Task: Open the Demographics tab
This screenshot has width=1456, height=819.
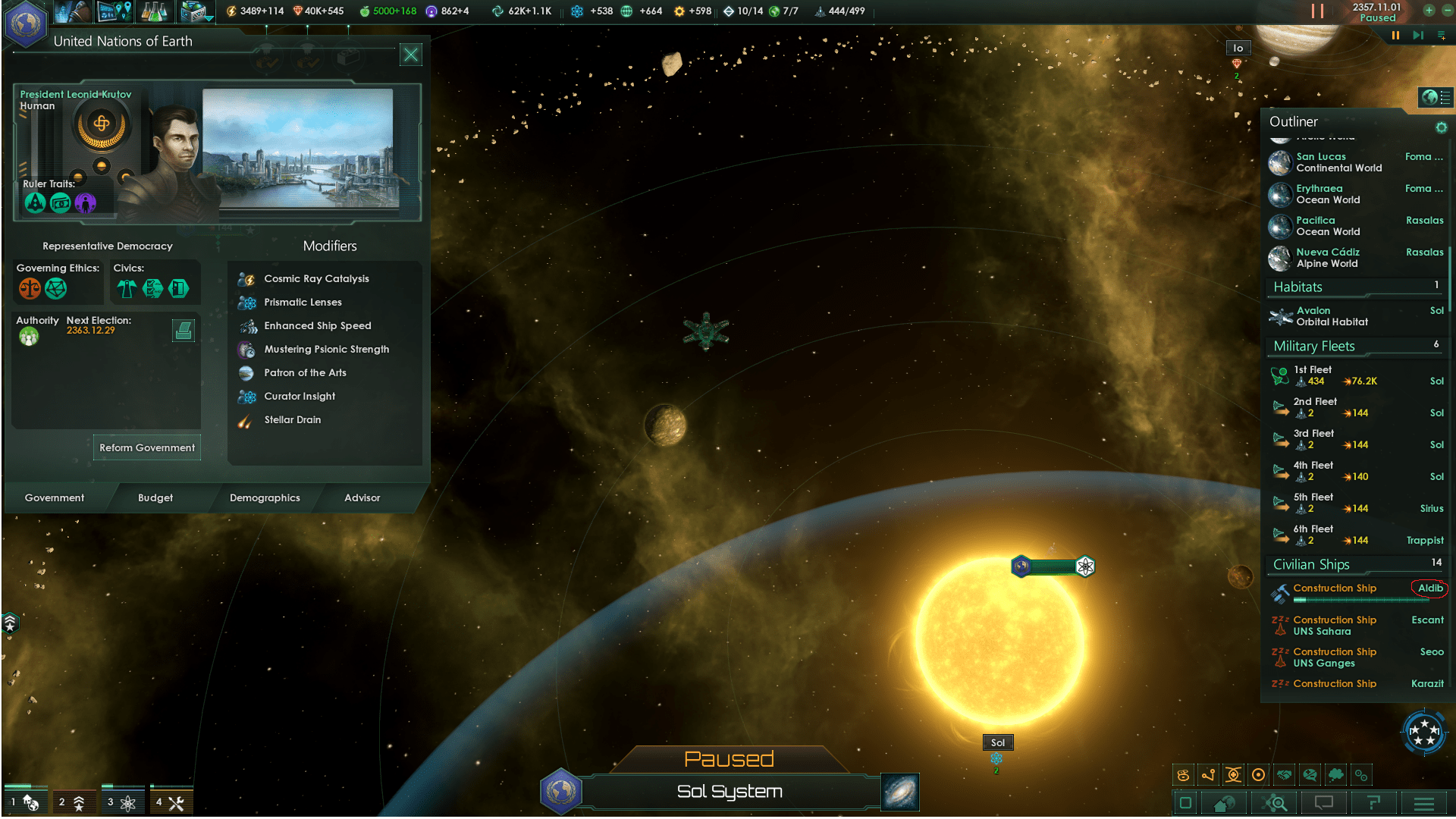Action: (x=265, y=498)
